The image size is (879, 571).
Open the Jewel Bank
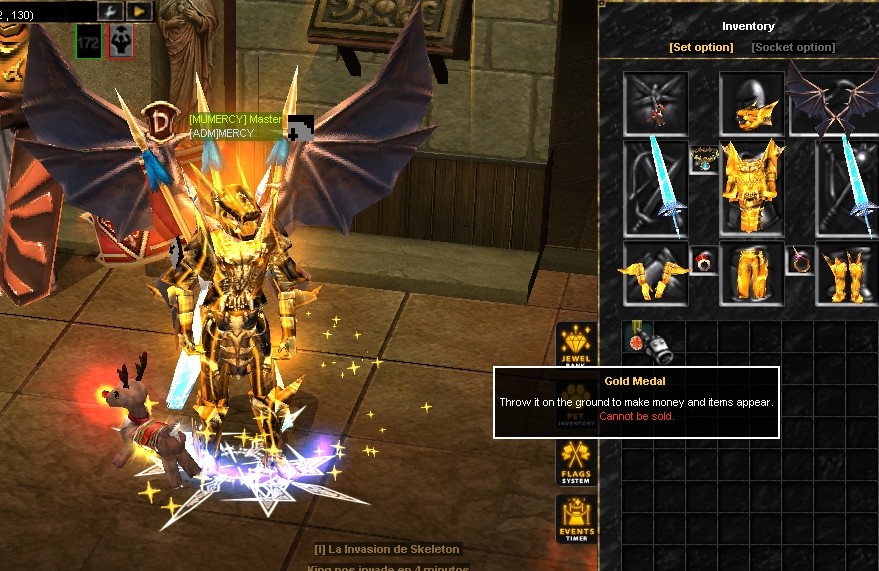[x=576, y=346]
